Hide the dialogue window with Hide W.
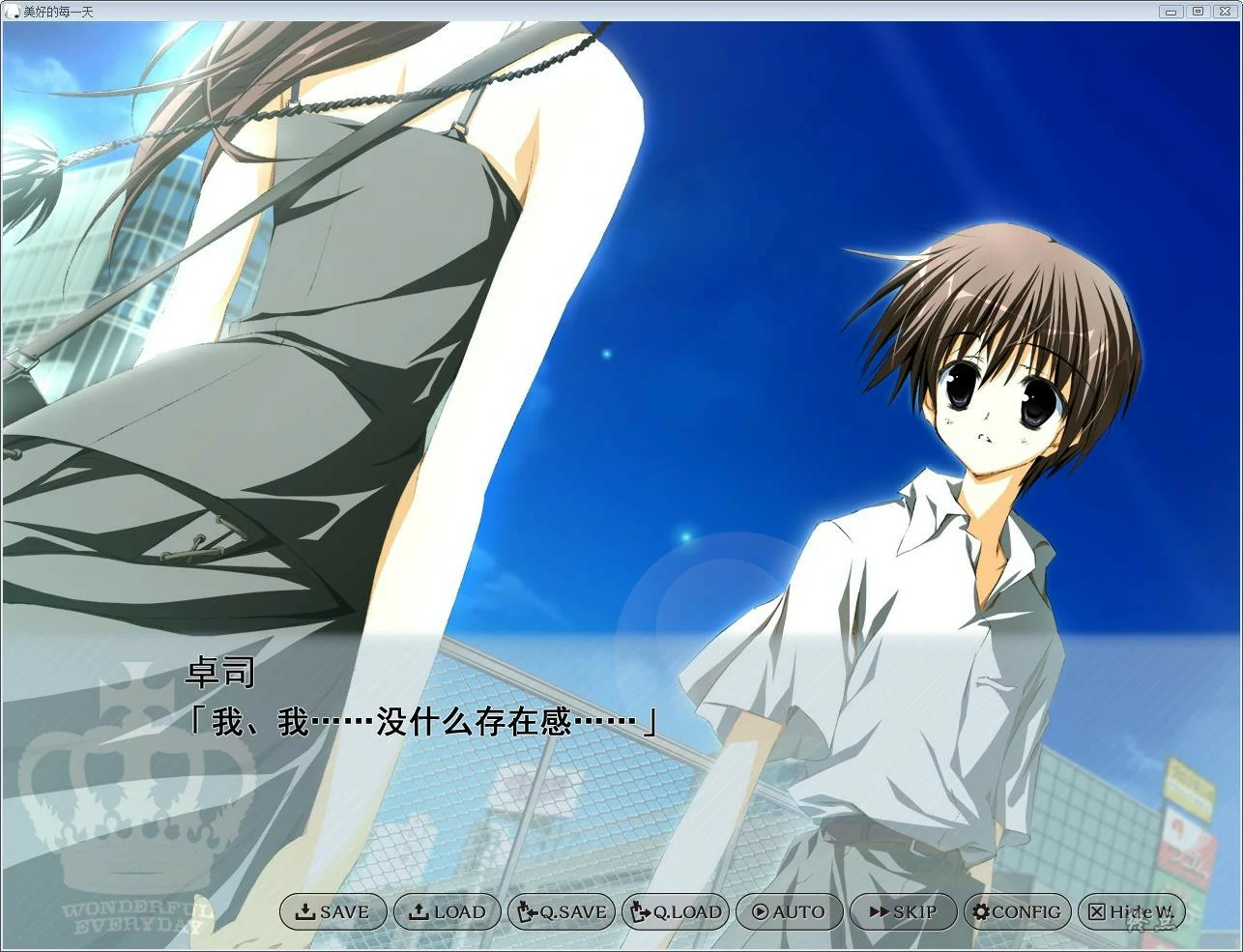 point(1131,911)
